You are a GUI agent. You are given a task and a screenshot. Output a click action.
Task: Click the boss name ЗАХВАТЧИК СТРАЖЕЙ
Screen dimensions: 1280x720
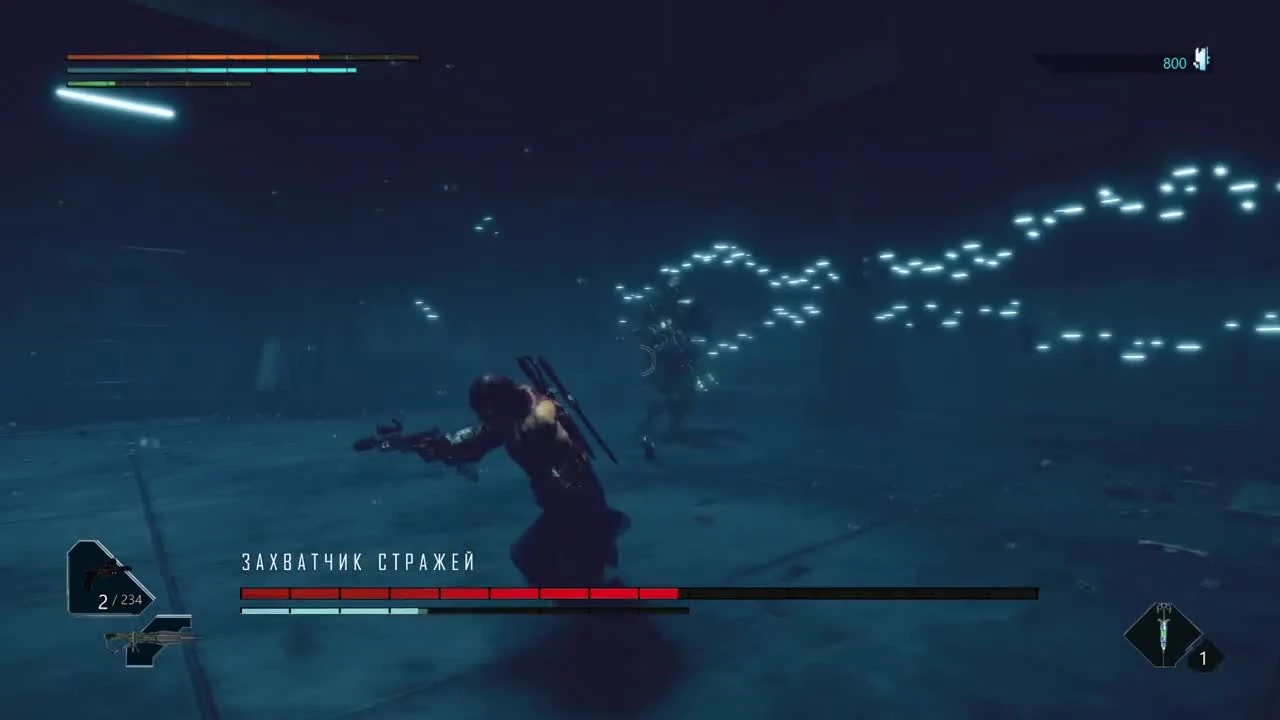pyautogui.click(x=360, y=562)
